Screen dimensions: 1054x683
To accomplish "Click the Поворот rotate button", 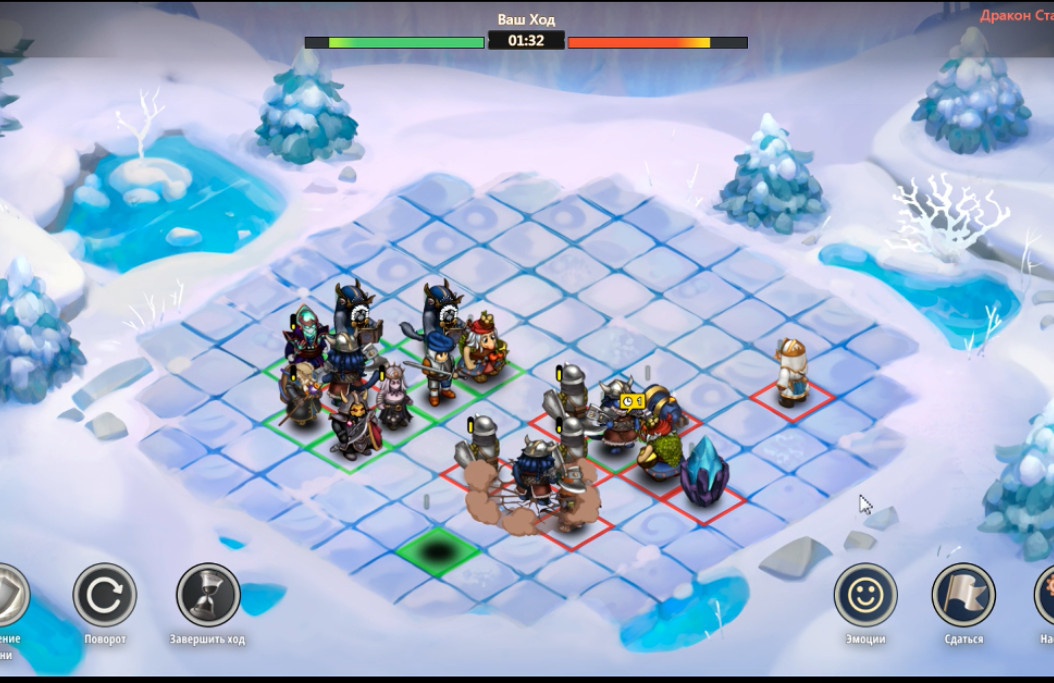I will [x=105, y=594].
